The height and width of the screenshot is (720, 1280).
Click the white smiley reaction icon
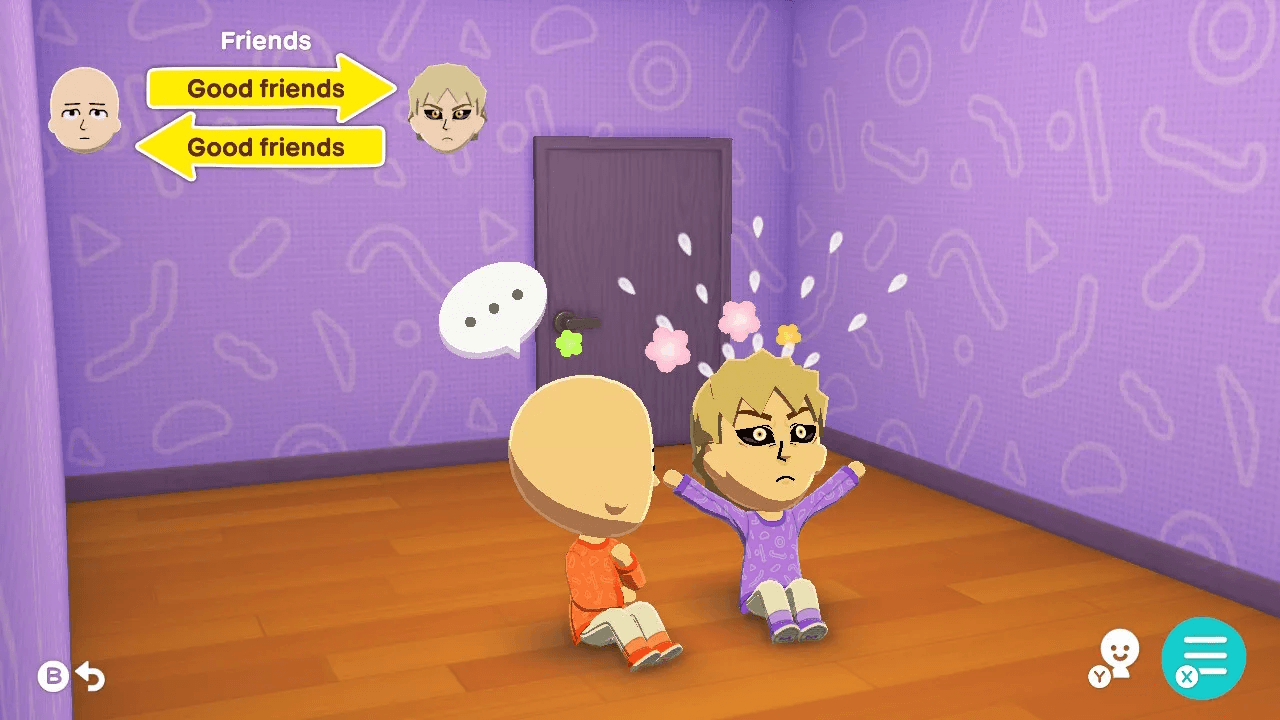coord(1117,648)
